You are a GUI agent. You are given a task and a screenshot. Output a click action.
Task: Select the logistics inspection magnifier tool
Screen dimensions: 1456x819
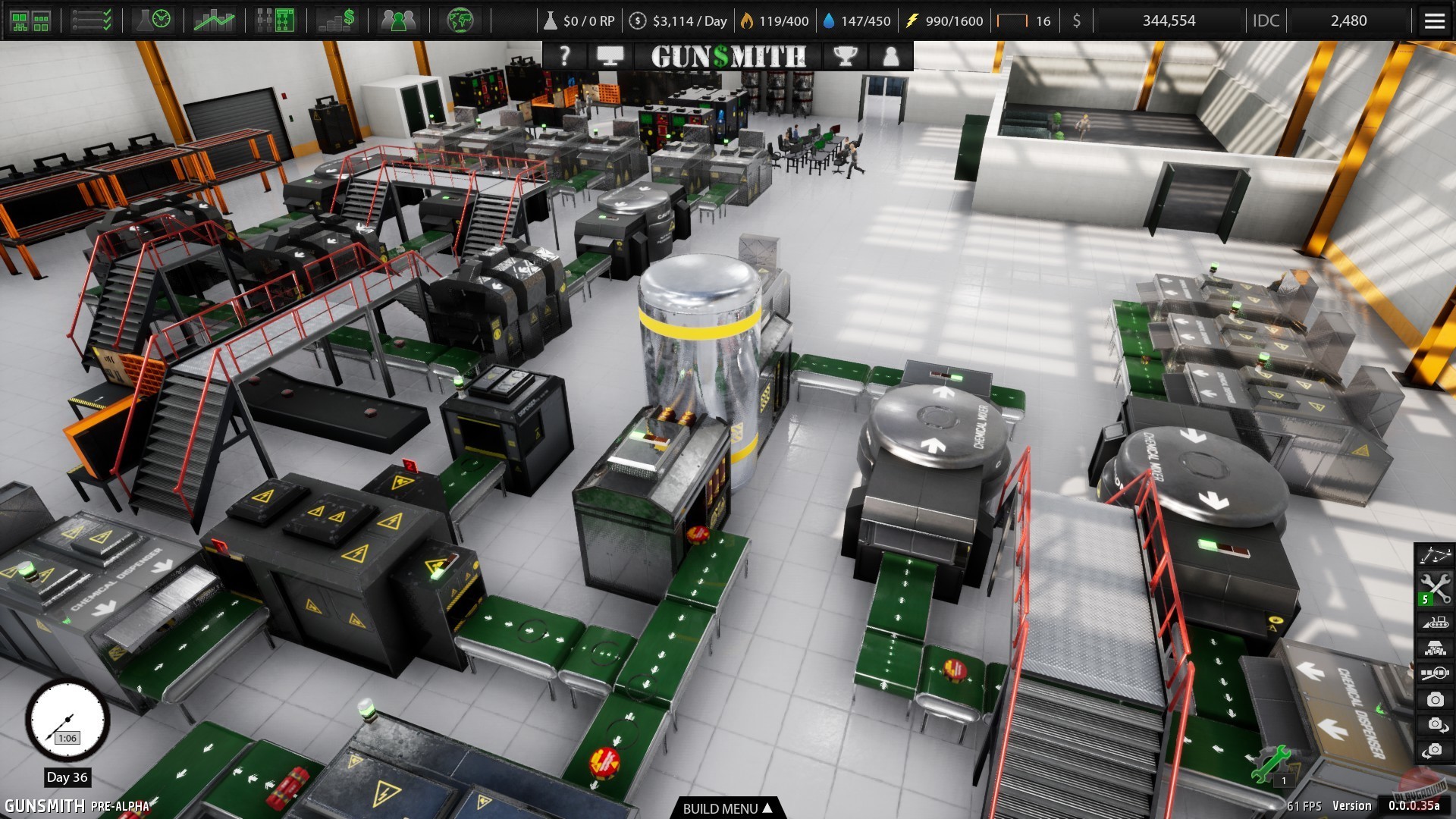(x=1433, y=672)
